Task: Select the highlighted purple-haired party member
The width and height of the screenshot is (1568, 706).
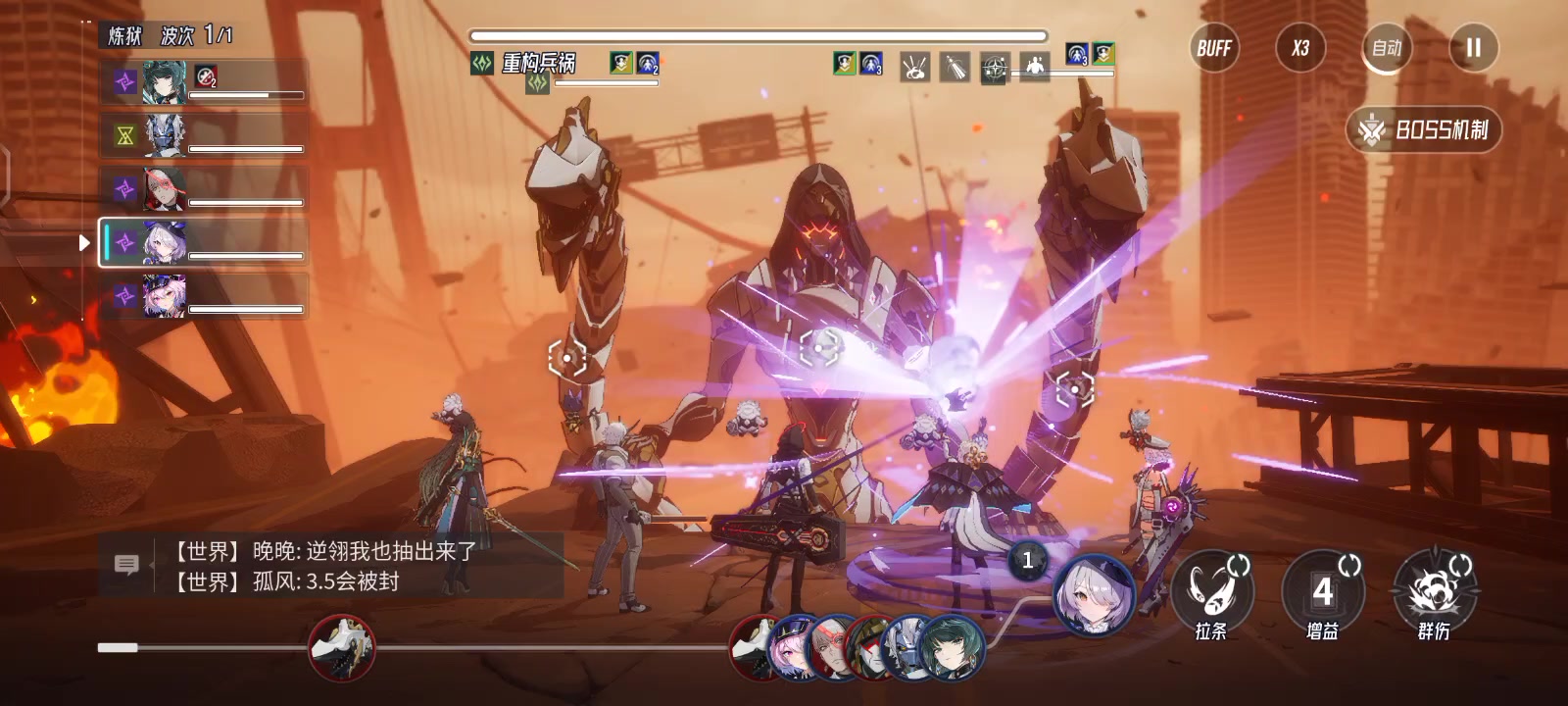Action: click(x=204, y=243)
